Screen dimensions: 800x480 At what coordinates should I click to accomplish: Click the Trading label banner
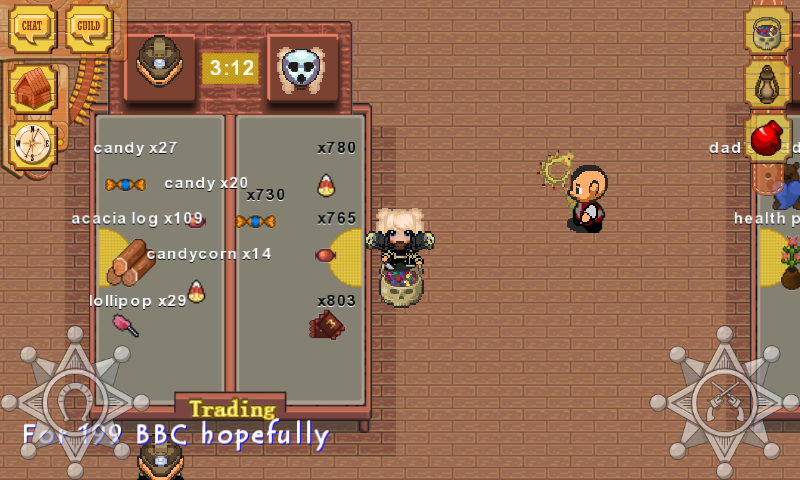pyautogui.click(x=232, y=408)
